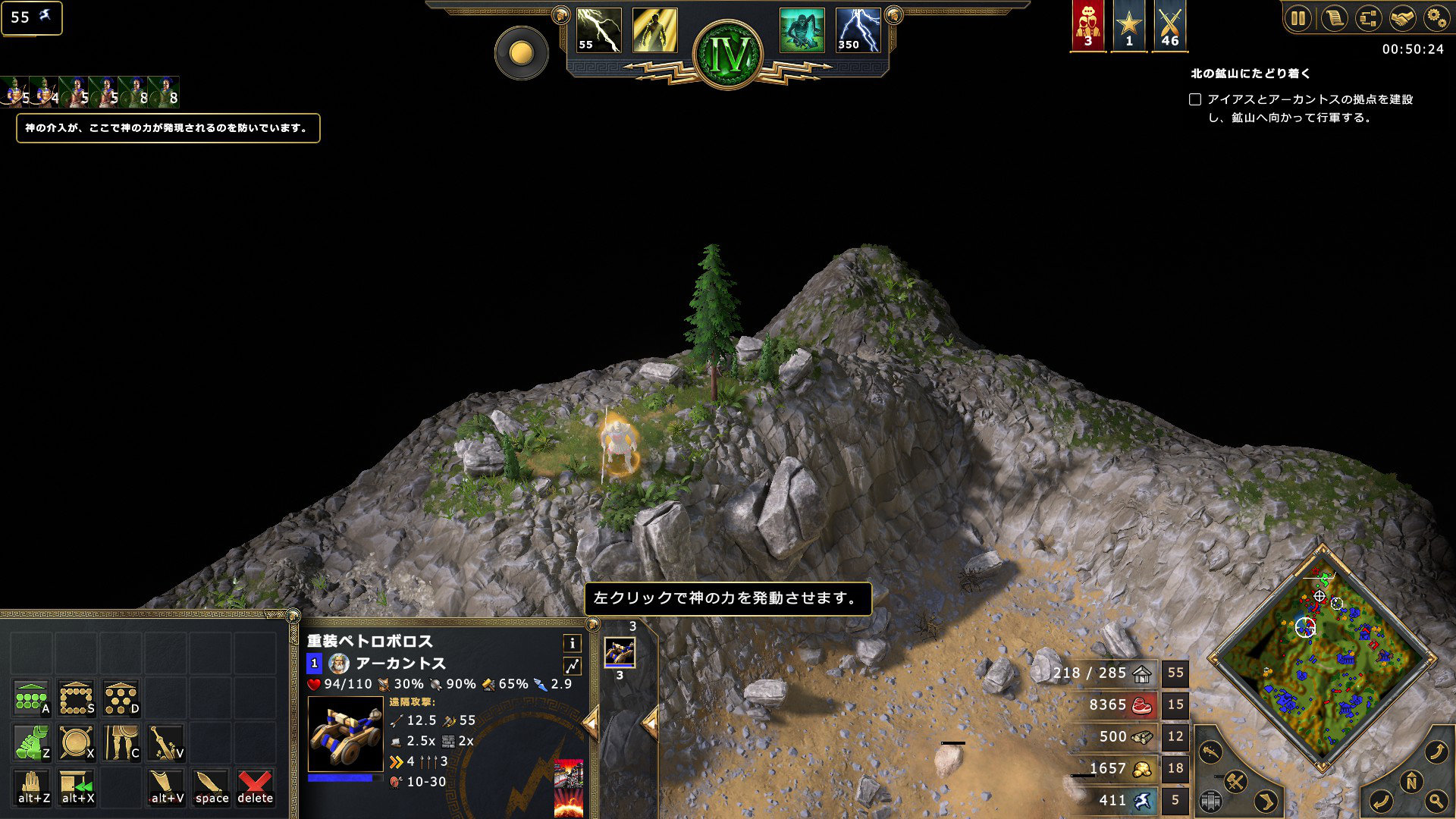1456x819 pixels.
Task: Pause the game
Action: click(x=1298, y=17)
